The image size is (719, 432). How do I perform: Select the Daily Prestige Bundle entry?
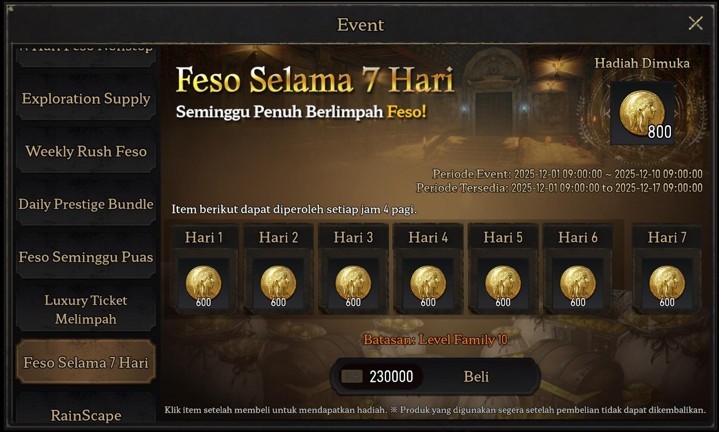coord(86,204)
